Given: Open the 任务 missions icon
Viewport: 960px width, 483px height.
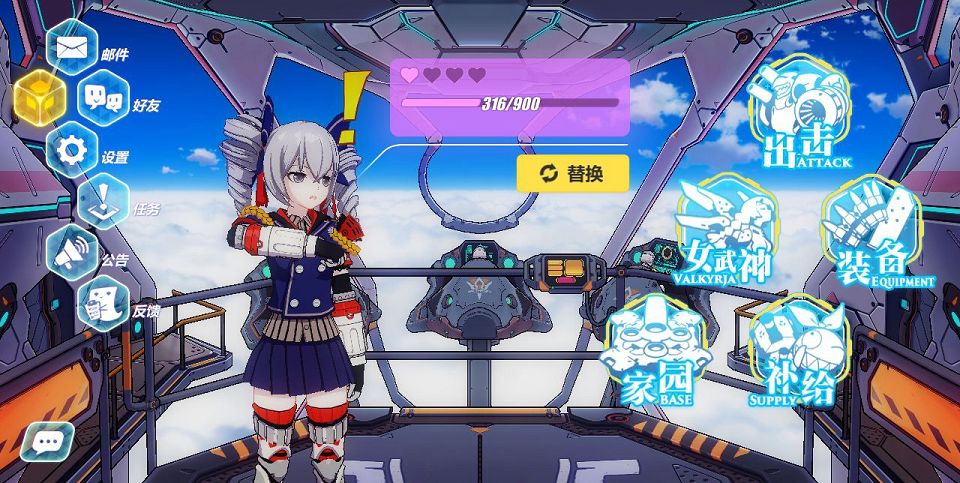Looking at the screenshot, I should (x=103, y=201).
